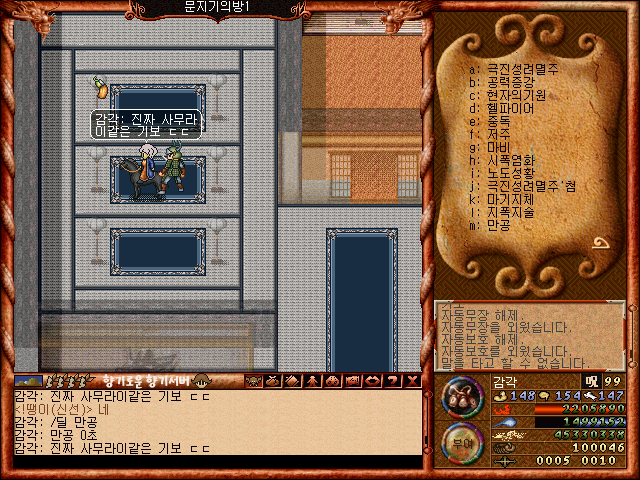Image resolution: width=640 pixels, height=480 pixels.
Task: Choose the 마비 spell entry
Action: [x=498, y=147]
